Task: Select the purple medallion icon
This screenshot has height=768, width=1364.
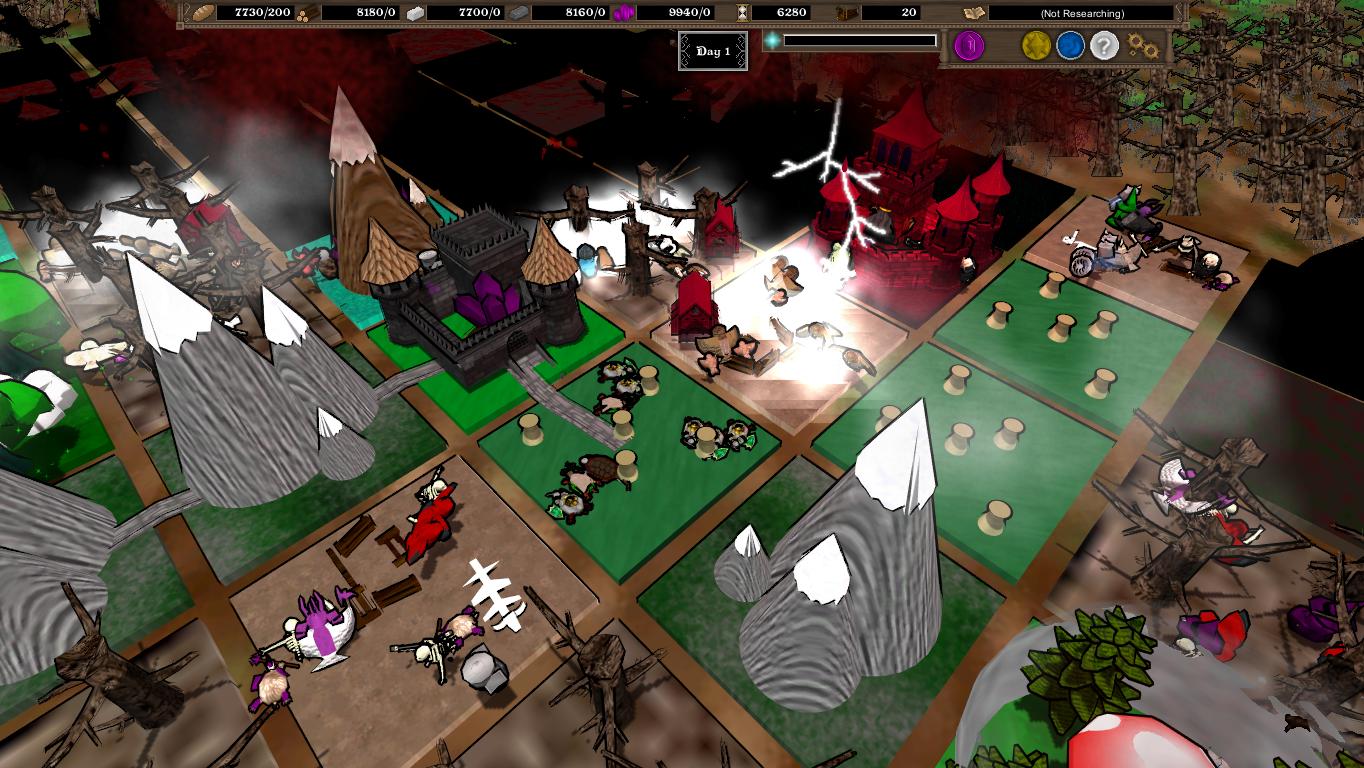Action: pyautogui.click(x=968, y=45)
